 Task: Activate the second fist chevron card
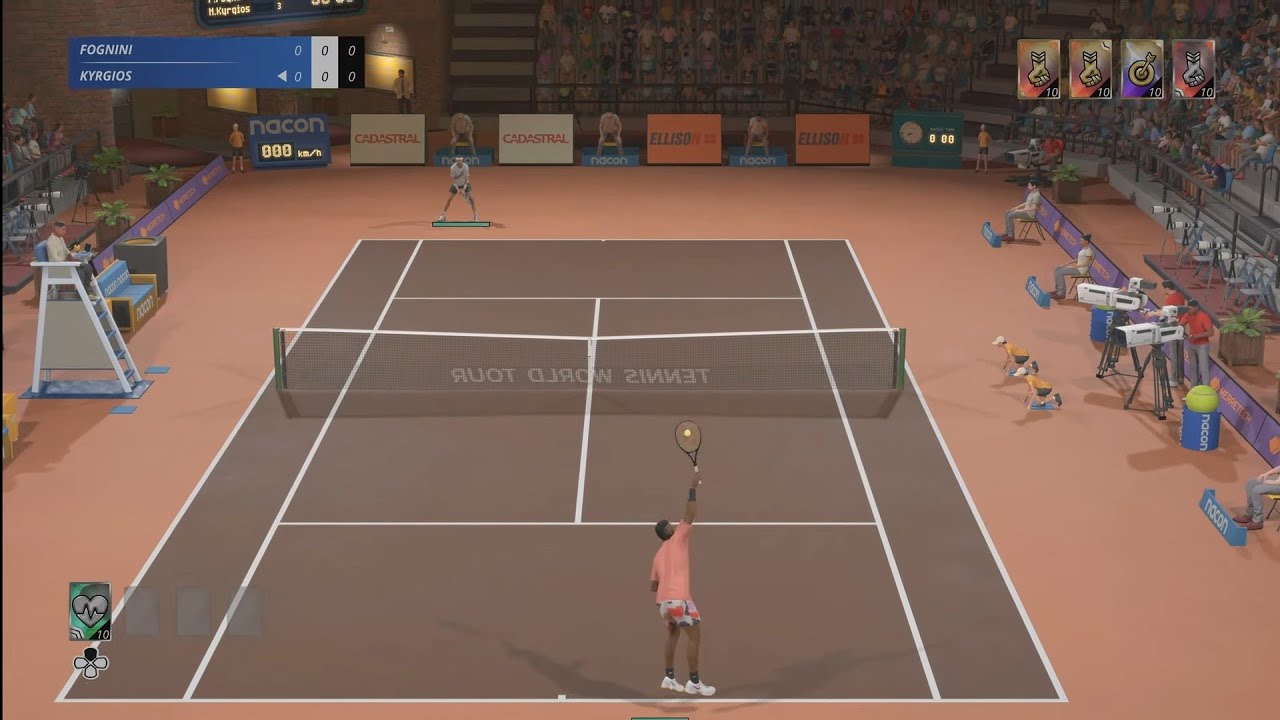pos(1090,70)
